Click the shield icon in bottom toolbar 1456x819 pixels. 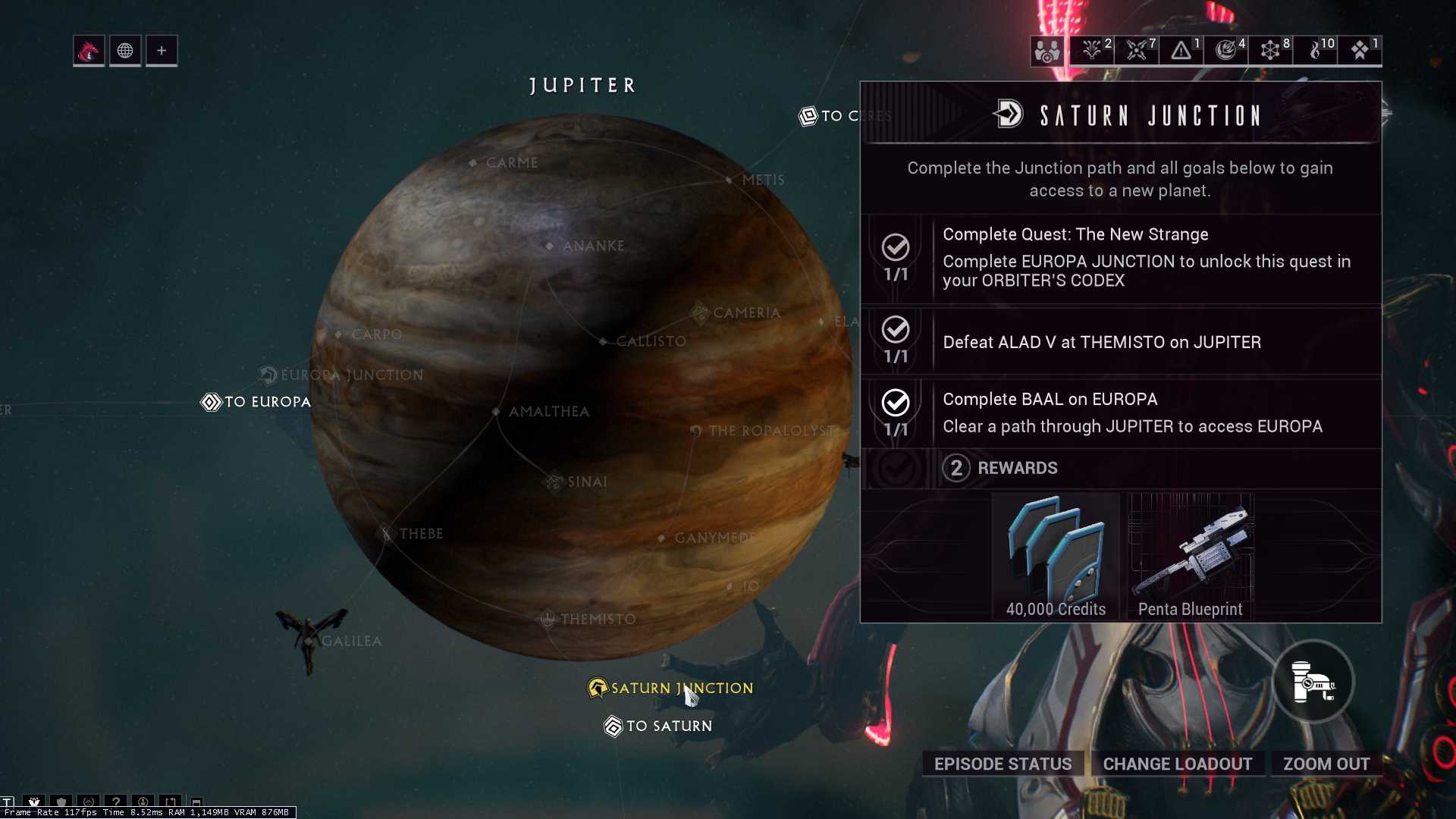(x=61, y=802)
